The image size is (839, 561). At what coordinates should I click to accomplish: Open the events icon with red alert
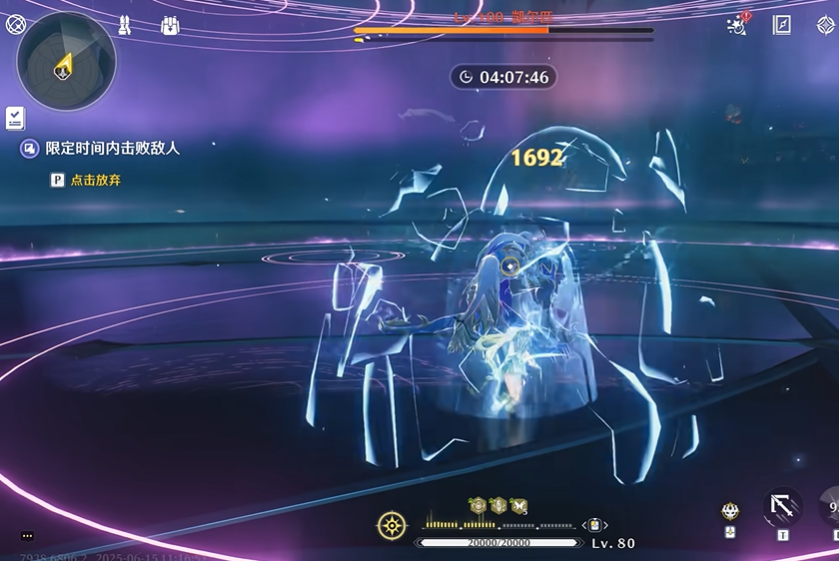(x=738, y=25)
